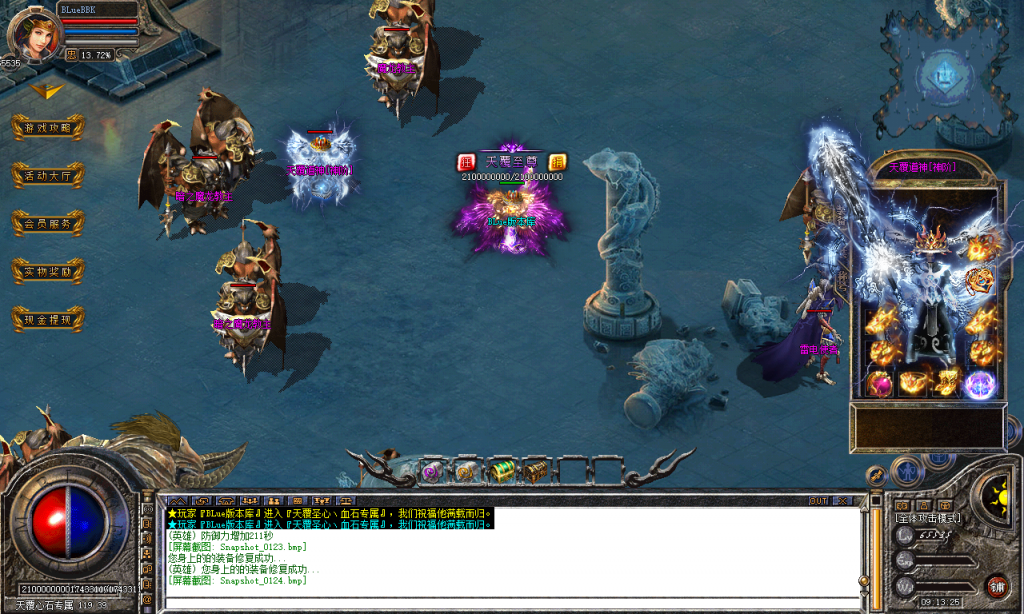Open the green treasure chest hotbar slot
The width and height of the screenshot is (1024, 614).
coord(503,470)
